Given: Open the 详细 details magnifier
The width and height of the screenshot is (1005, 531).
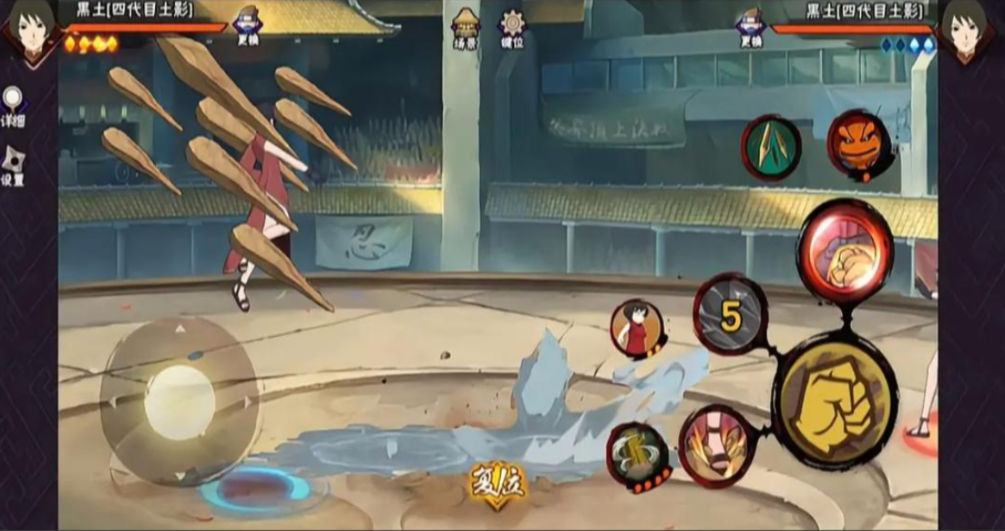Looking at the screenshot, I should (13, 105).
